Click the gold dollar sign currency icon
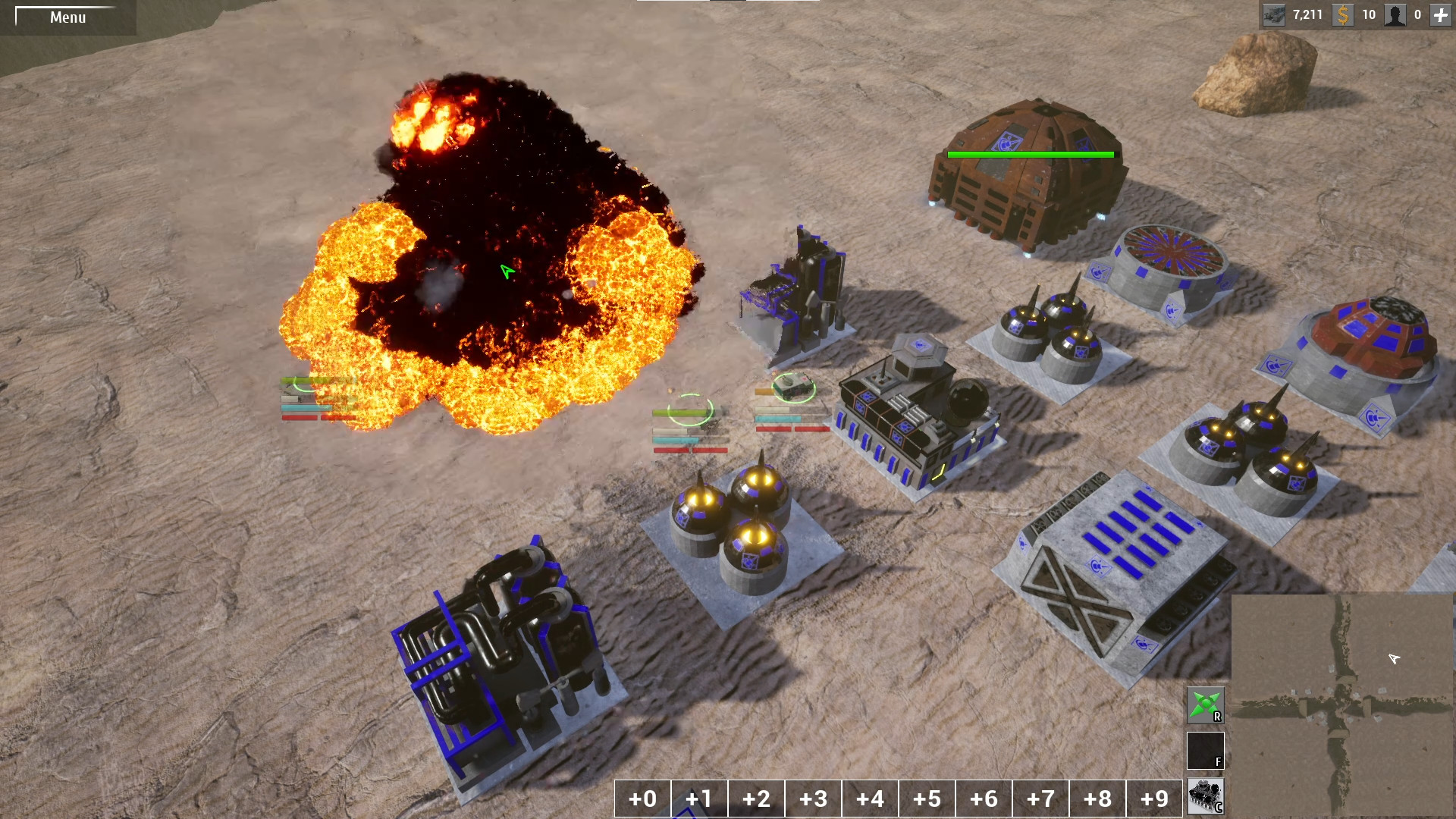This screenshot has width=1456, height=819. click(1342, 14)
